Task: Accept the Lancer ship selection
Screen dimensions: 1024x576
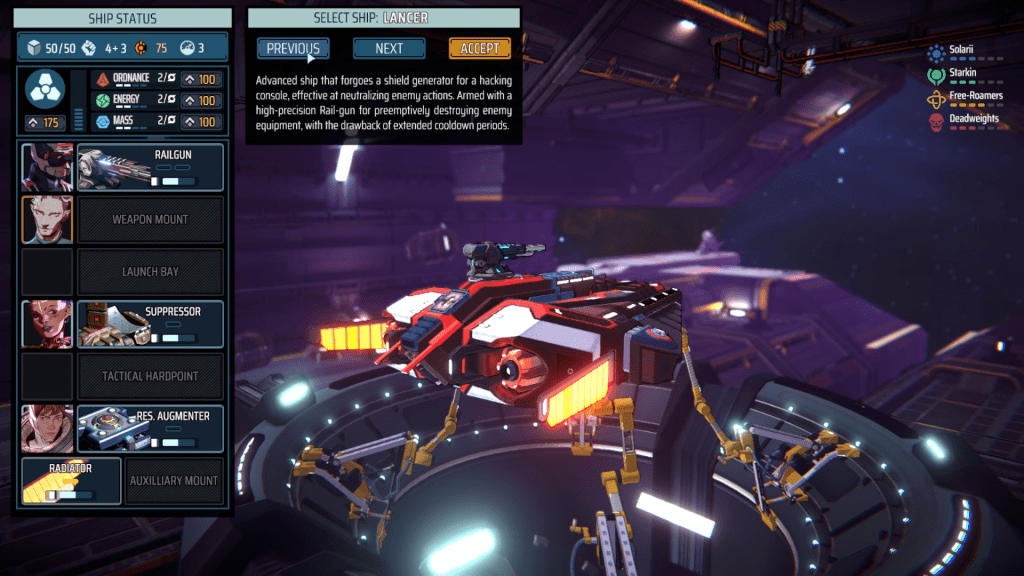Action: (x=480, y=48)
